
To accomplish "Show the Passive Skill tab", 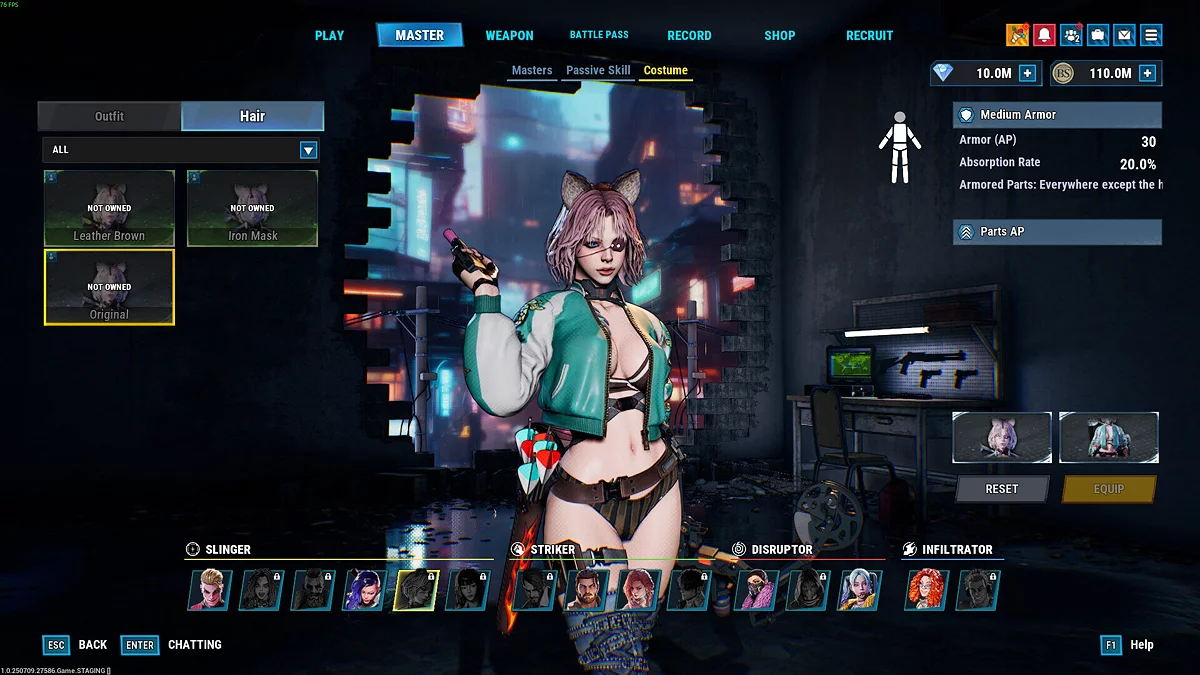I will [x=598, y=71].
